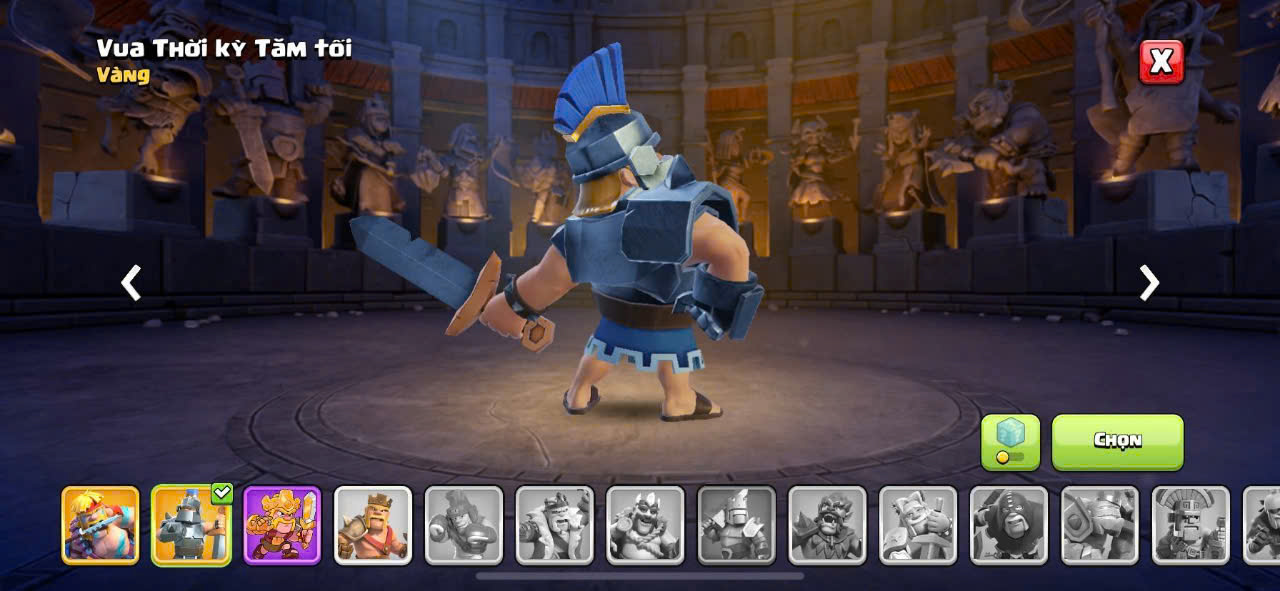Screen dimensions: 1280x591
Task: Preview the locked king resting on sword skin
Action: tap(918, 525)
